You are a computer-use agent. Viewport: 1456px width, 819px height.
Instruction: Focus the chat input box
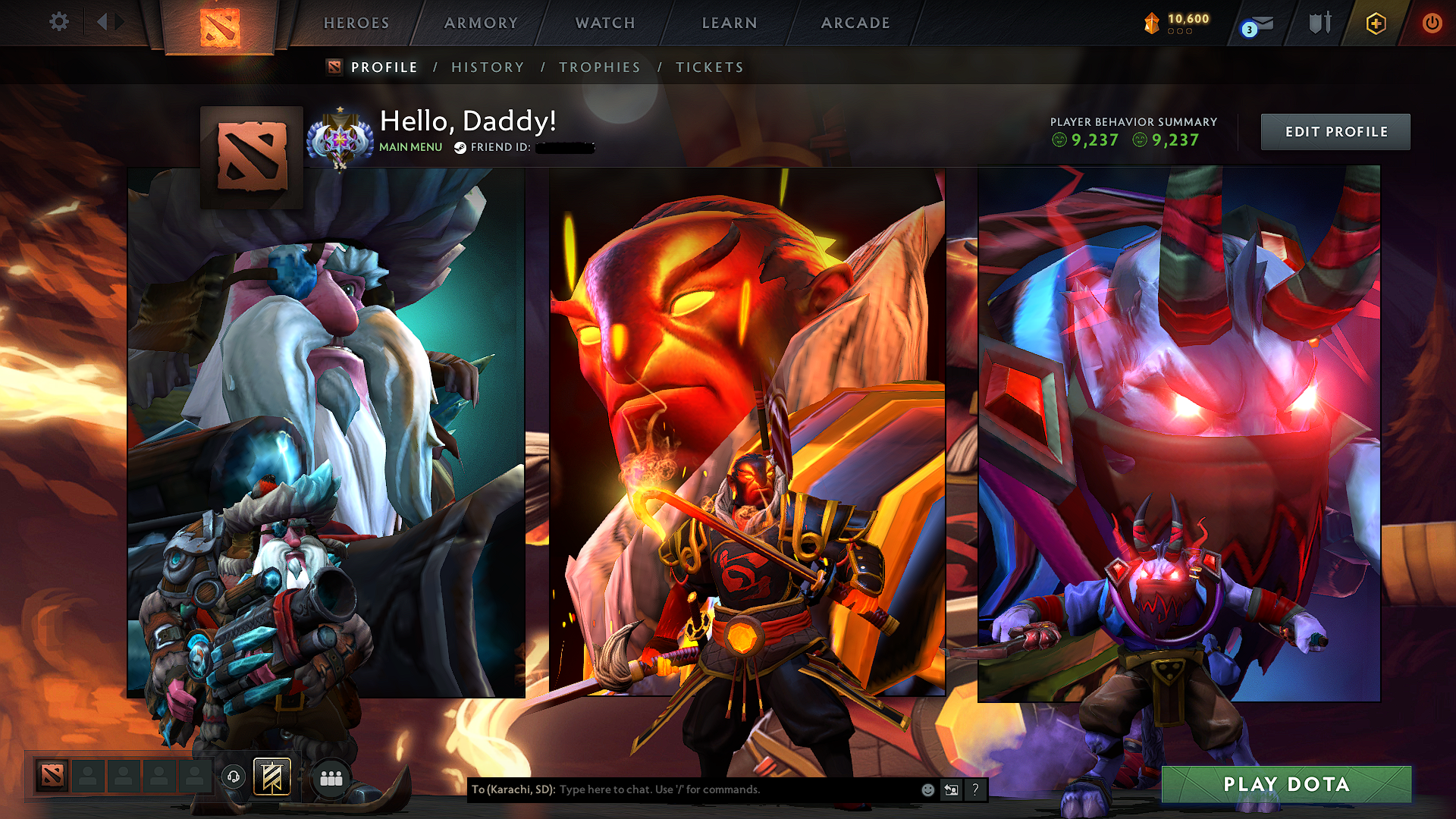[736, 789]
